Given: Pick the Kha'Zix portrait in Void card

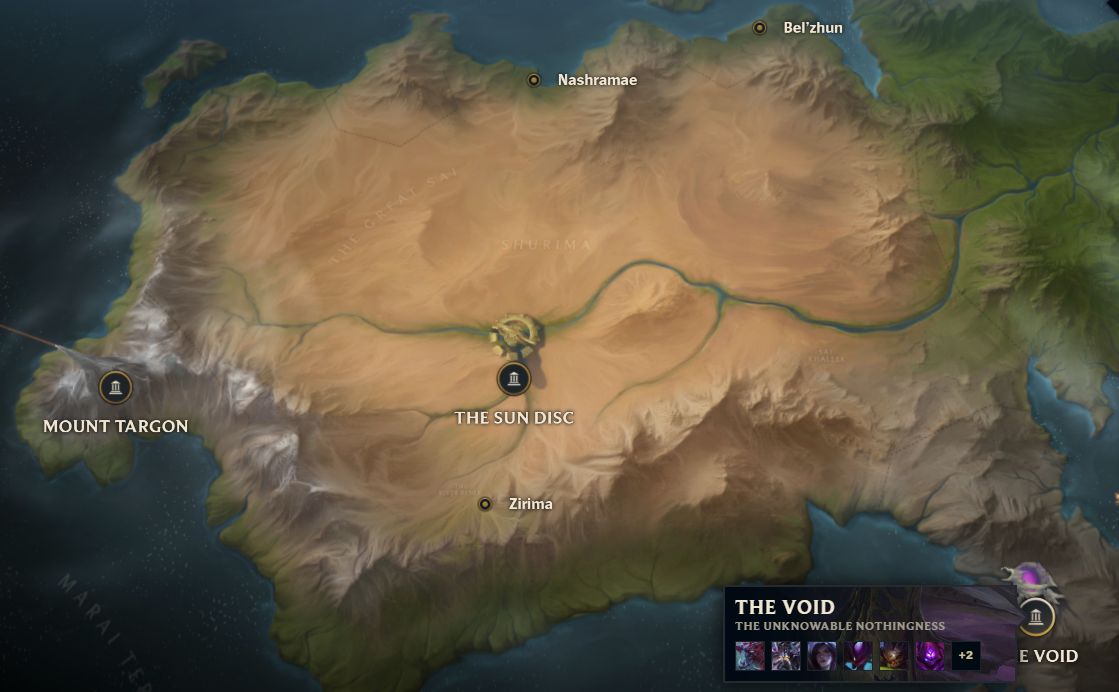Looking at the screenshot, I should point(858,656).
